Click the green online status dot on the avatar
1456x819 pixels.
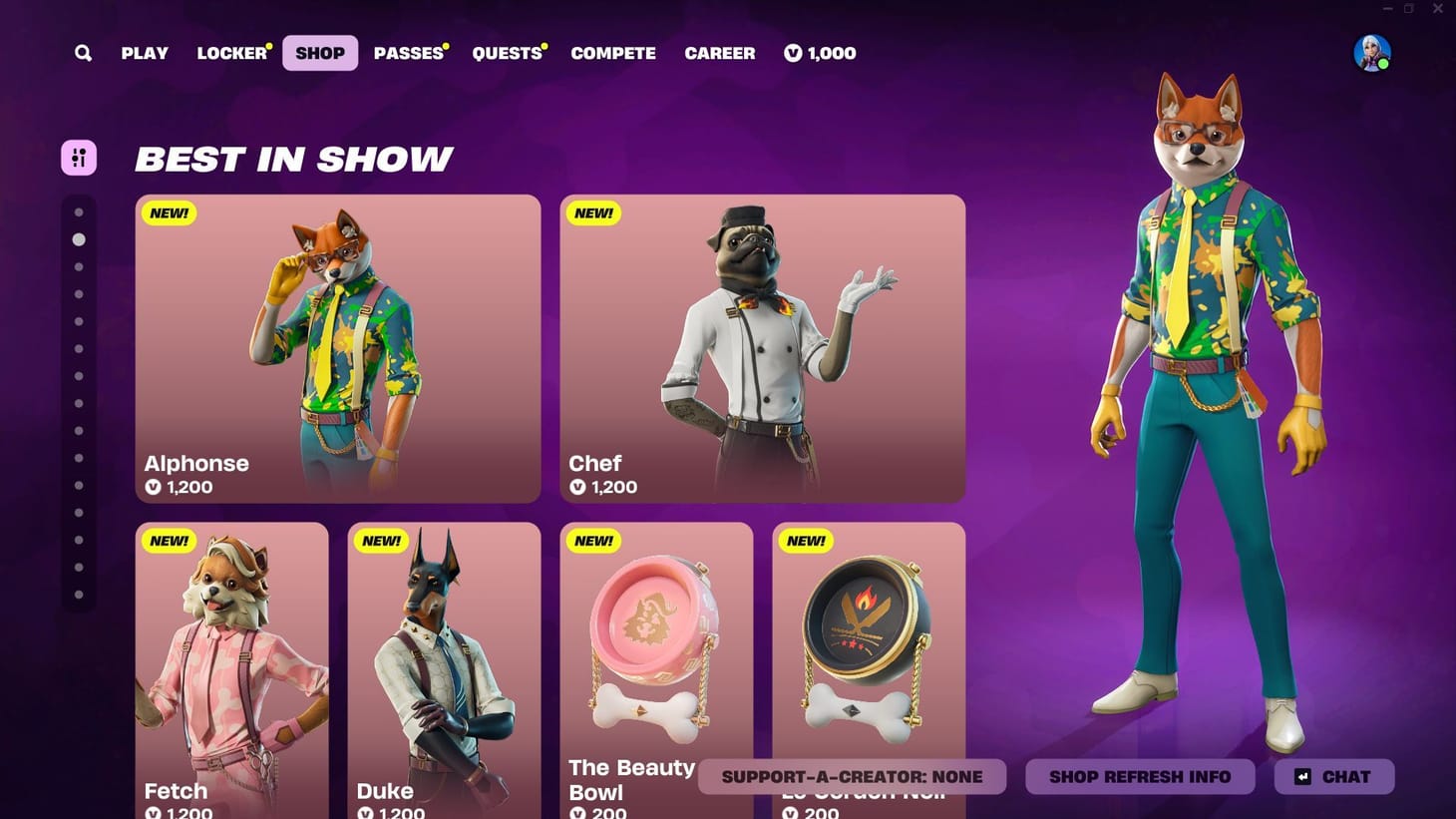tap(1384, 64)
